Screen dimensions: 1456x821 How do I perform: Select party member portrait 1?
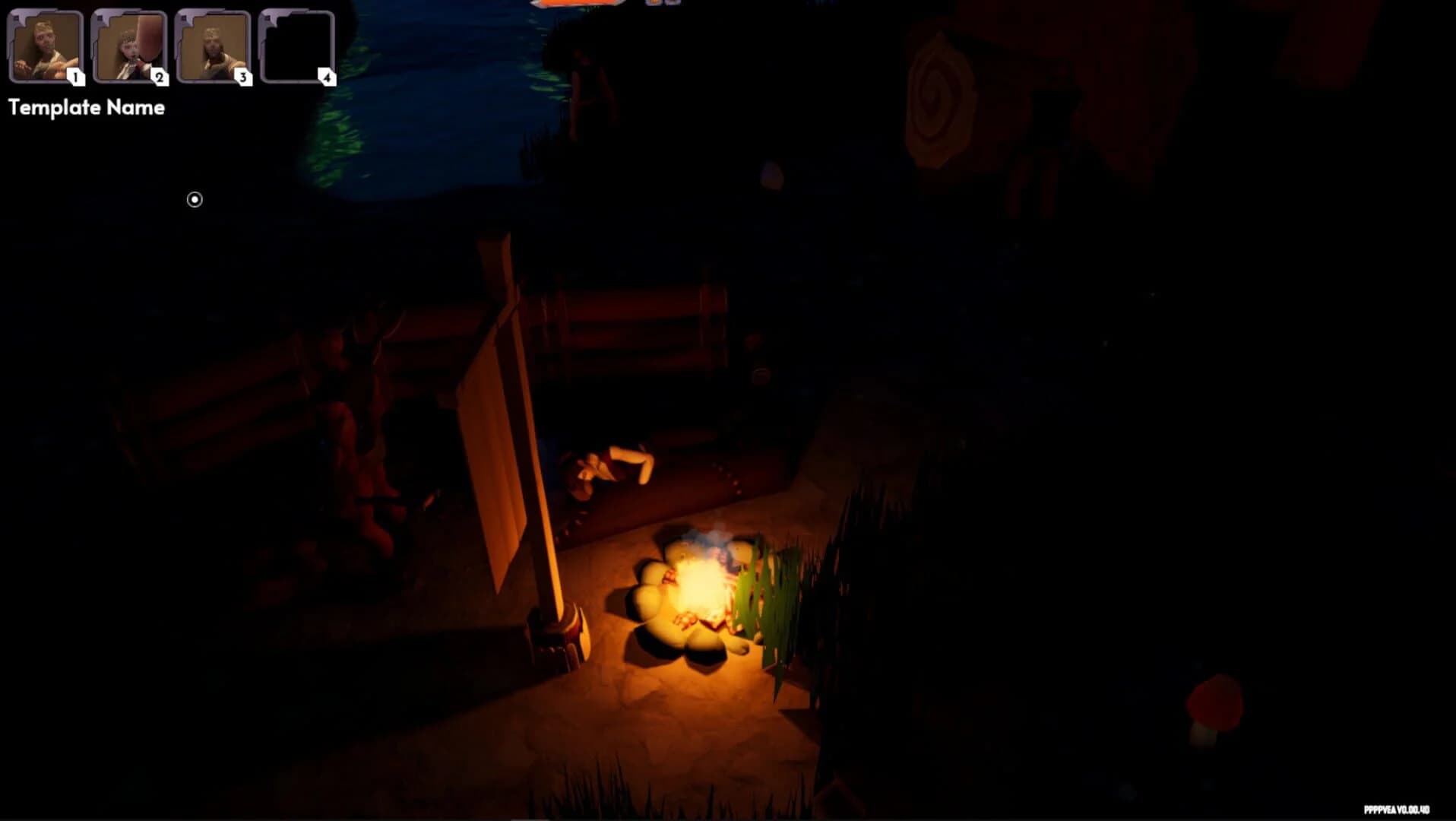[46, 46]
